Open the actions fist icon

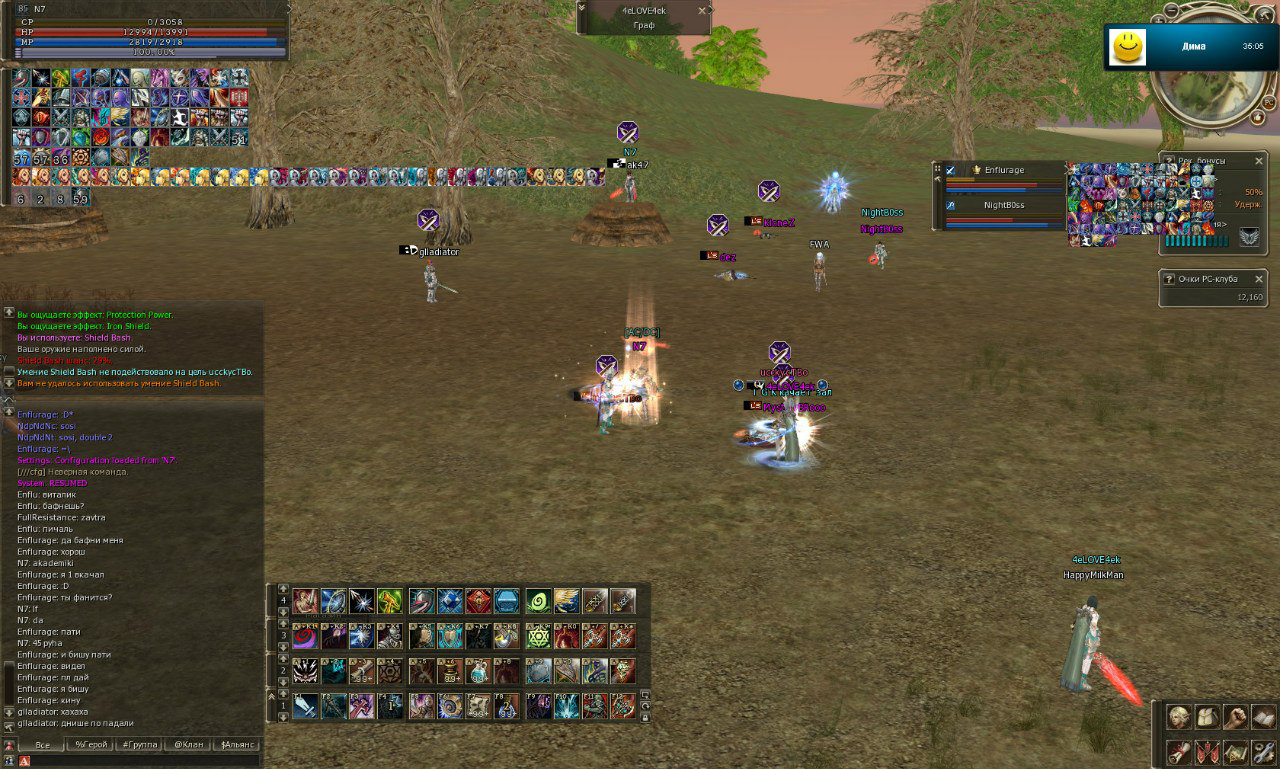[x=1235, y=717]
